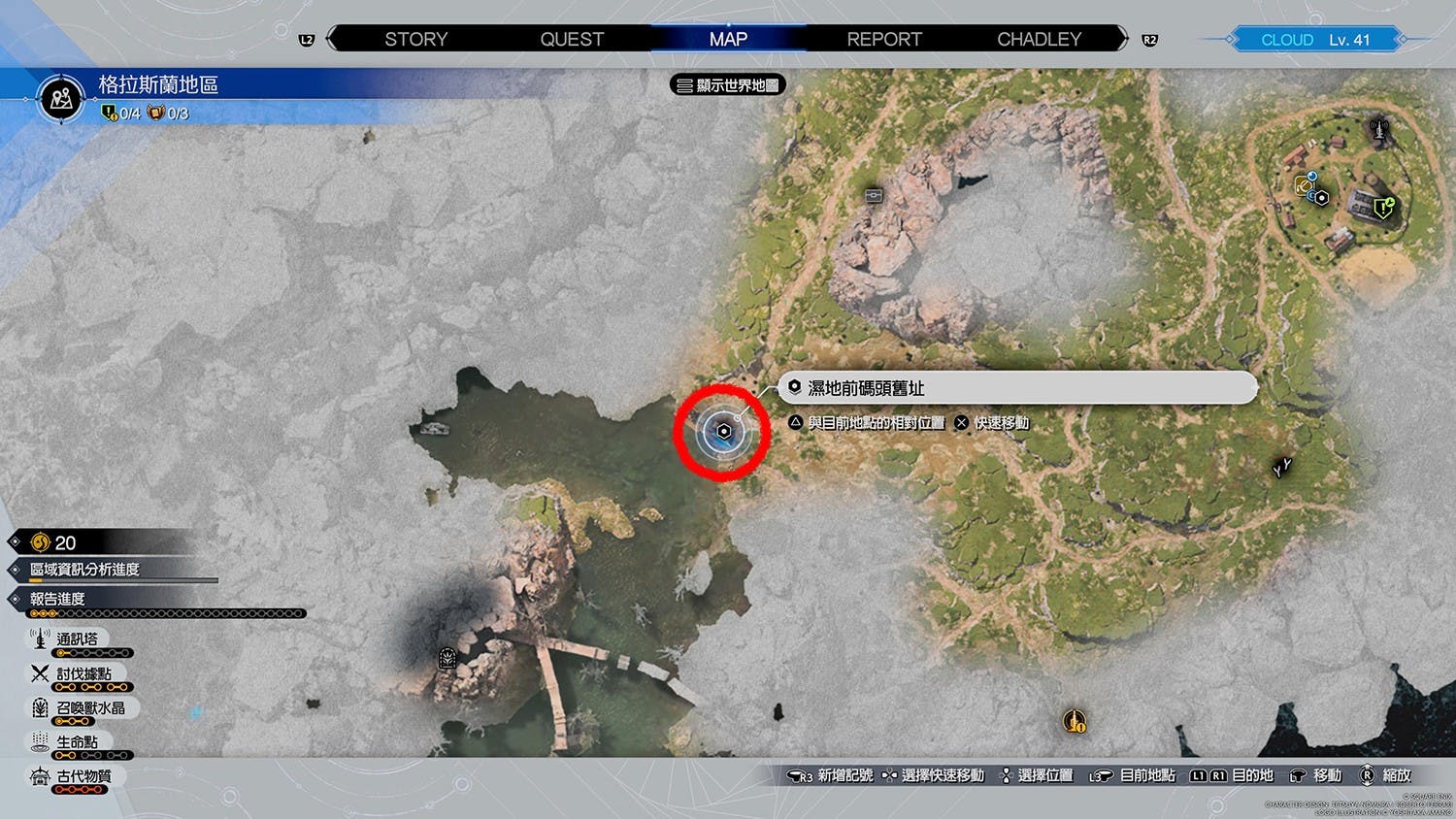
Task: Open the QUEST tab
Action: [x=572, y=40]
